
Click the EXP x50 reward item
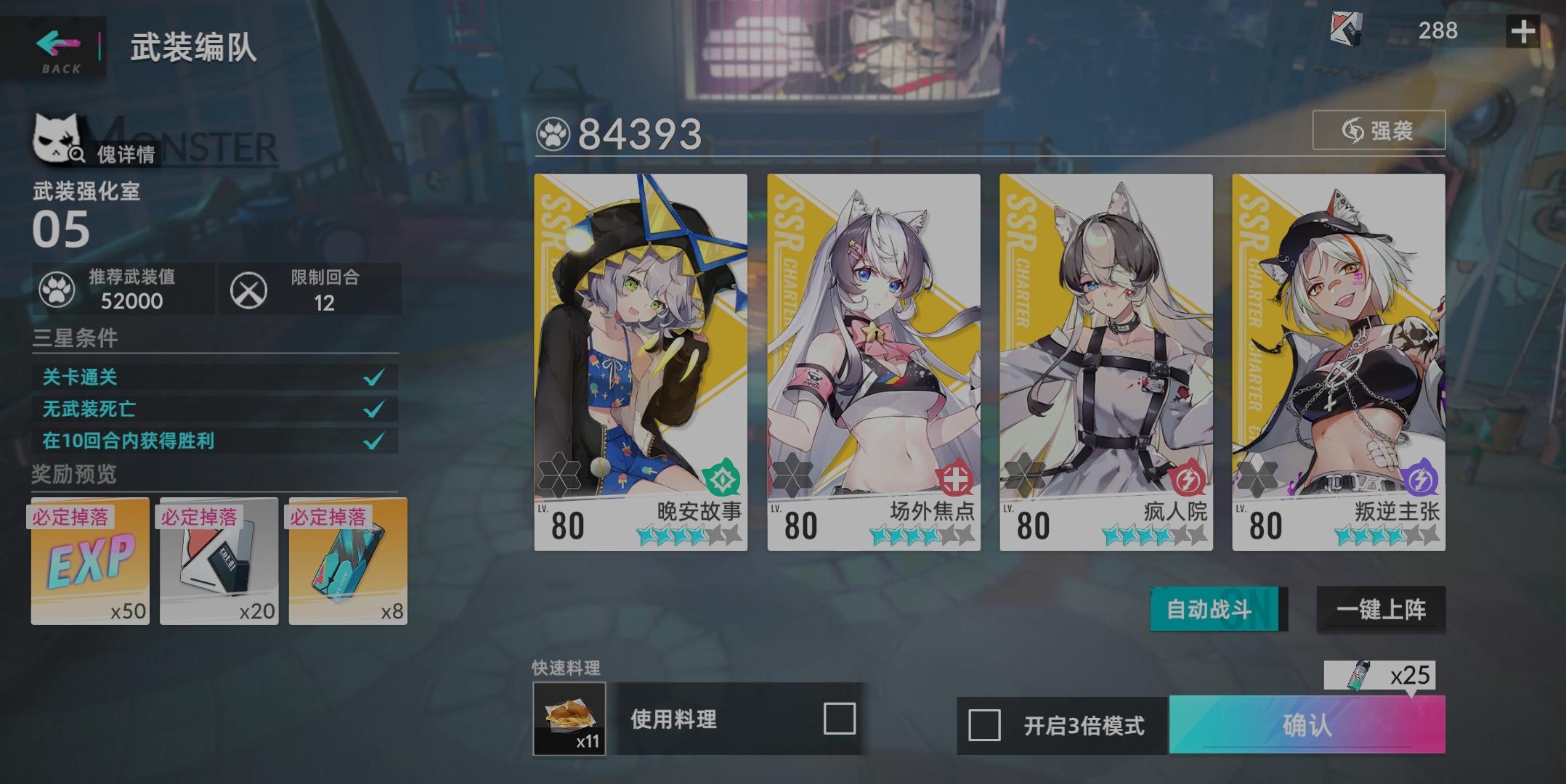89,563
